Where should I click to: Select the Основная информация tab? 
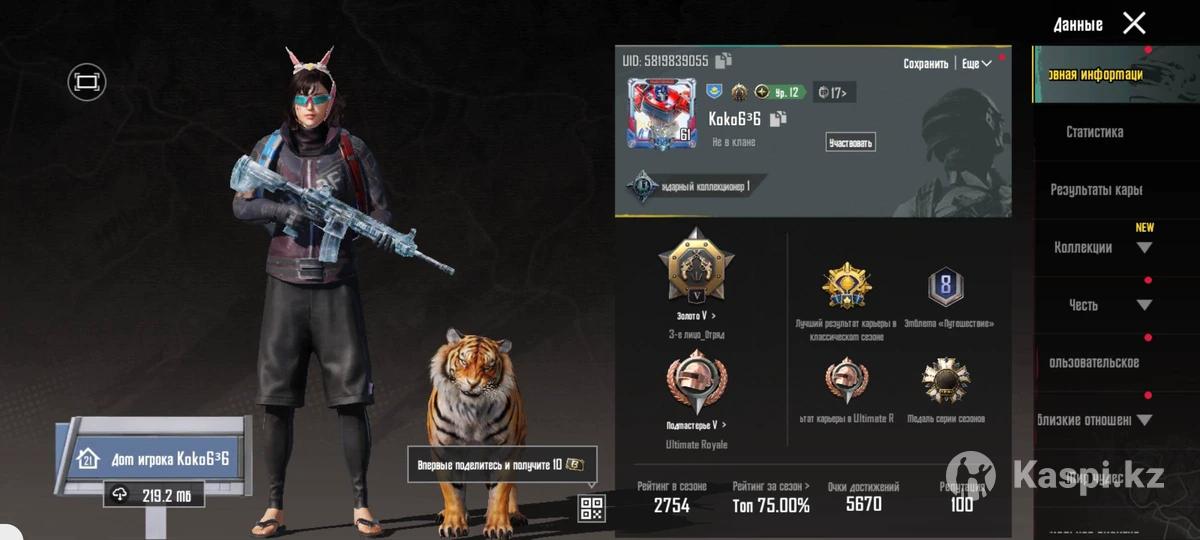[x=1094, y=75]
